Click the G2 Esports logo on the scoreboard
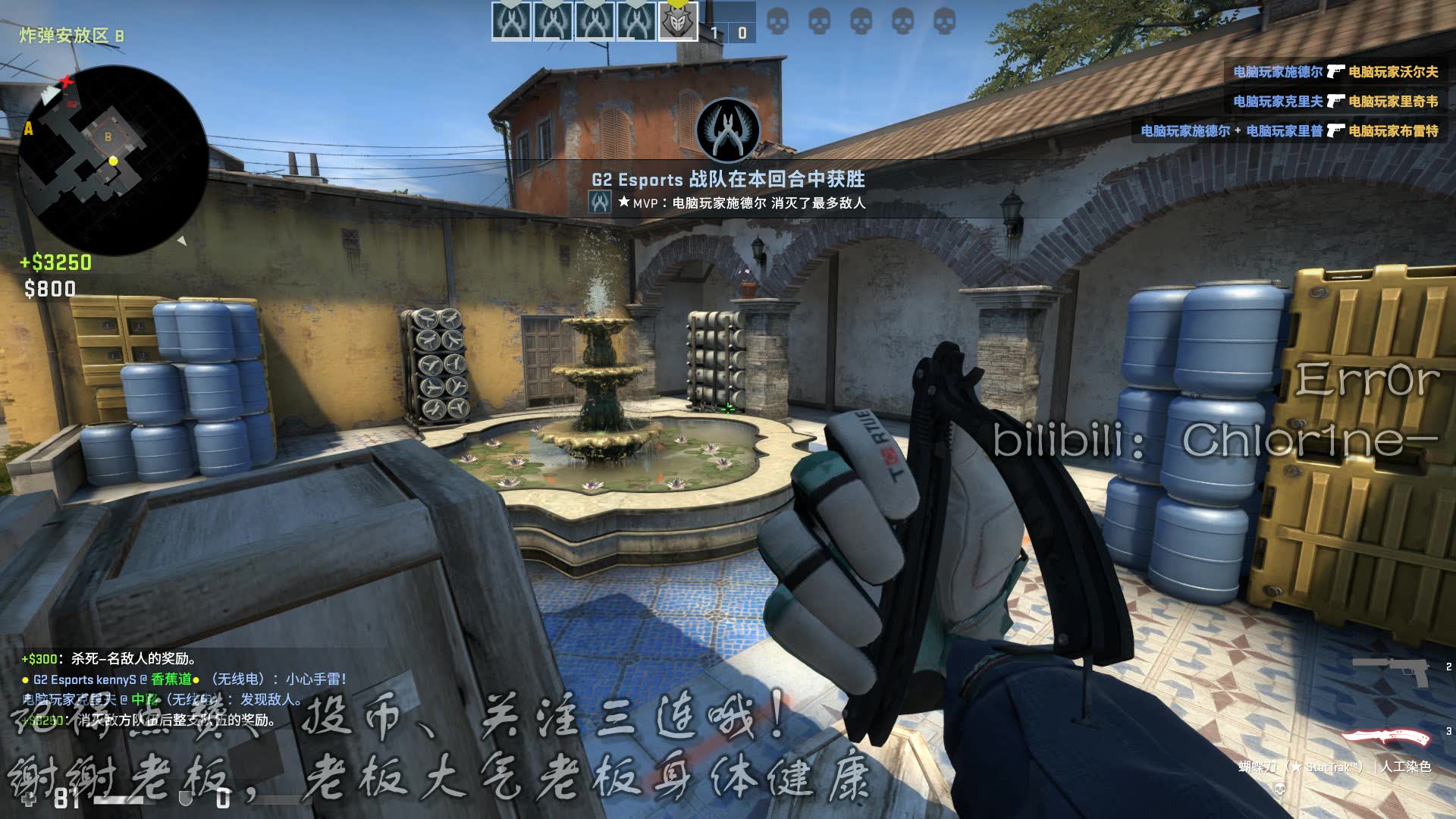Screen dimensions: 1456x819 (677, 21)
